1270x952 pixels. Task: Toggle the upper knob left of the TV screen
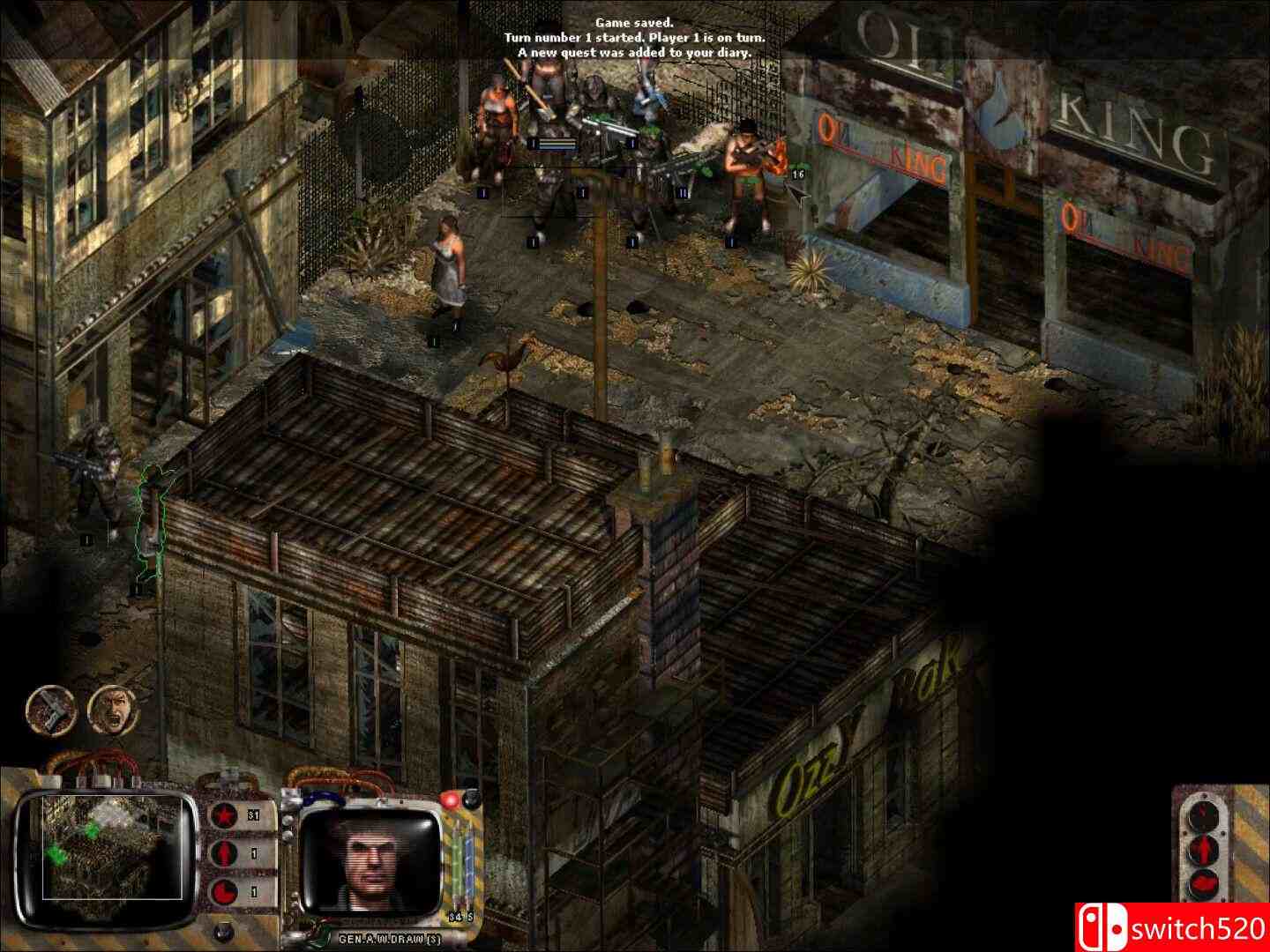pos(288,819)
